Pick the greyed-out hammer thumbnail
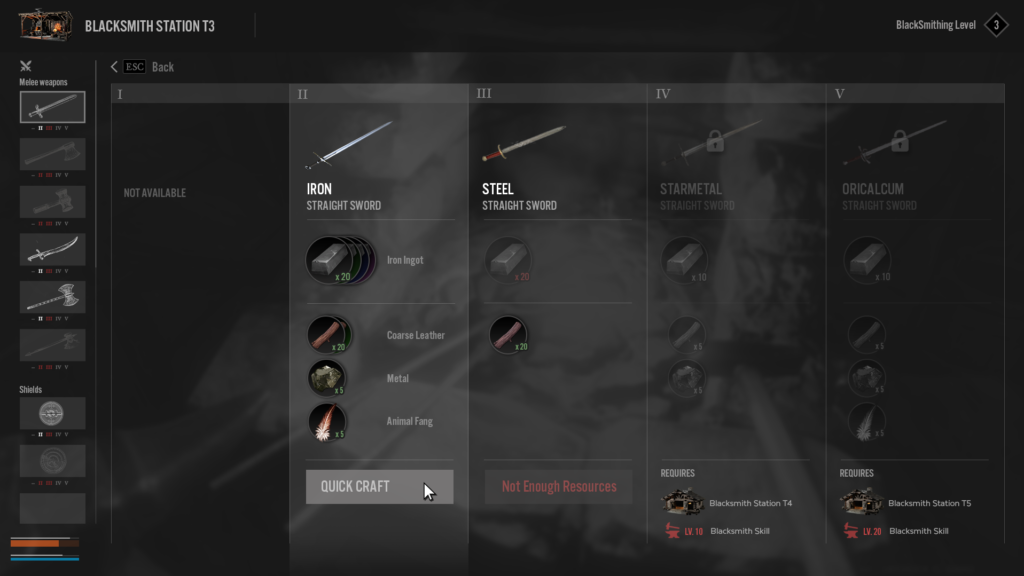 tap(52, 201)
